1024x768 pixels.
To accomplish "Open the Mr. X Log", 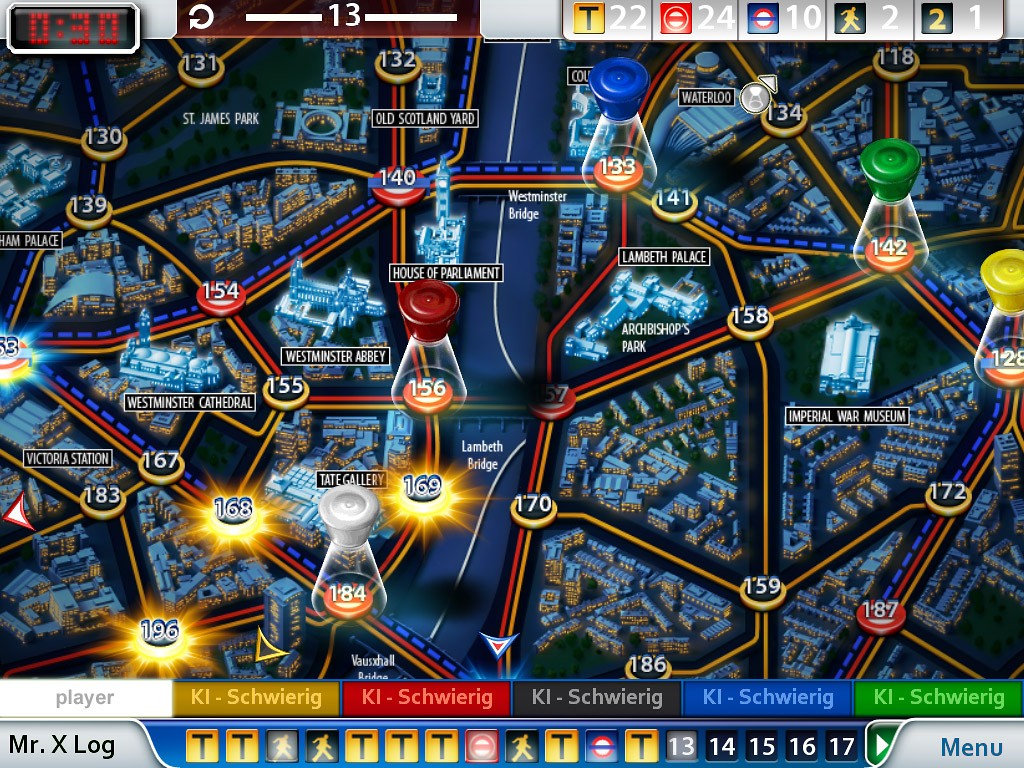I will (x=62, y=745).
